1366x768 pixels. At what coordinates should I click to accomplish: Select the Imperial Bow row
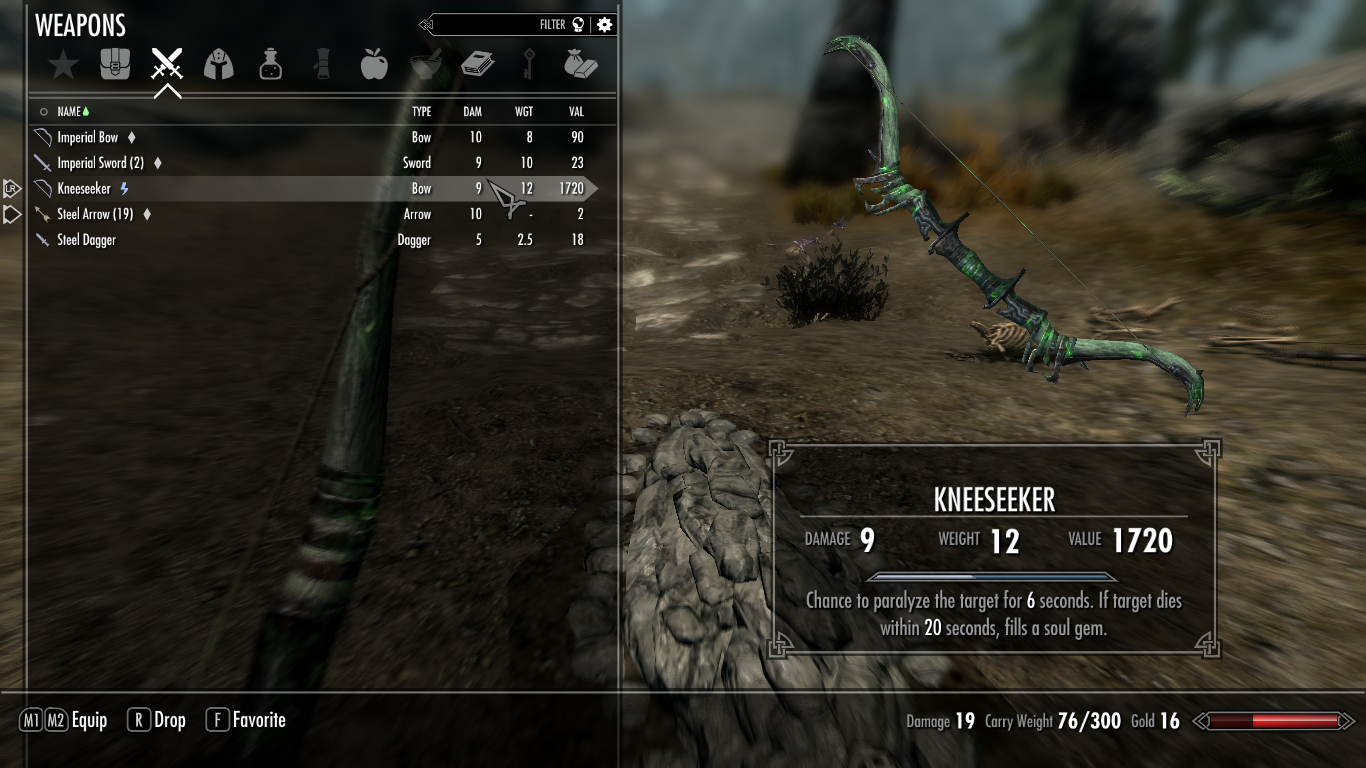pos(88,137)
